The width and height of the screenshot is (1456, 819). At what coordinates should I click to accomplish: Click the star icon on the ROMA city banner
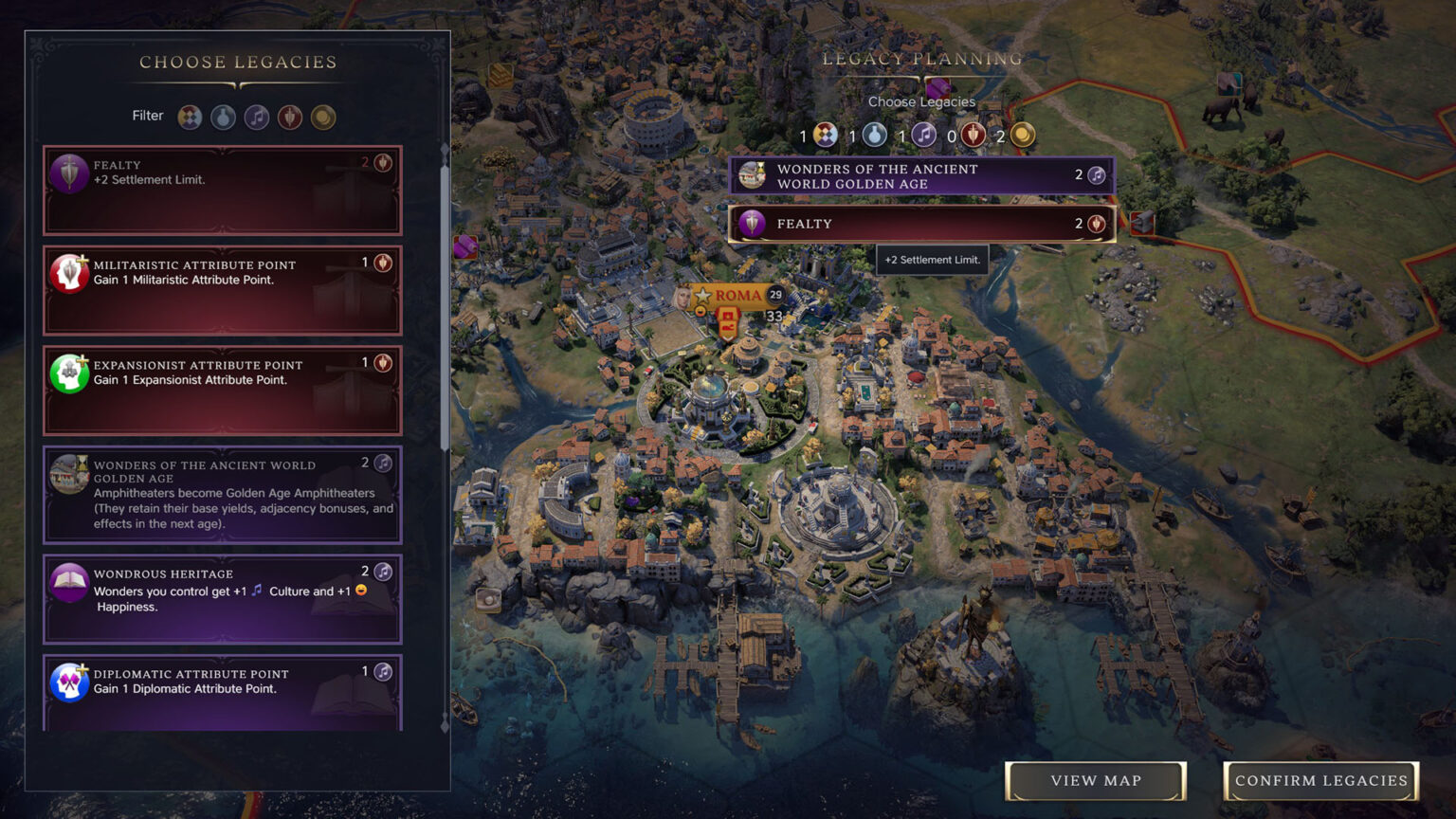(x=701, y=294)
